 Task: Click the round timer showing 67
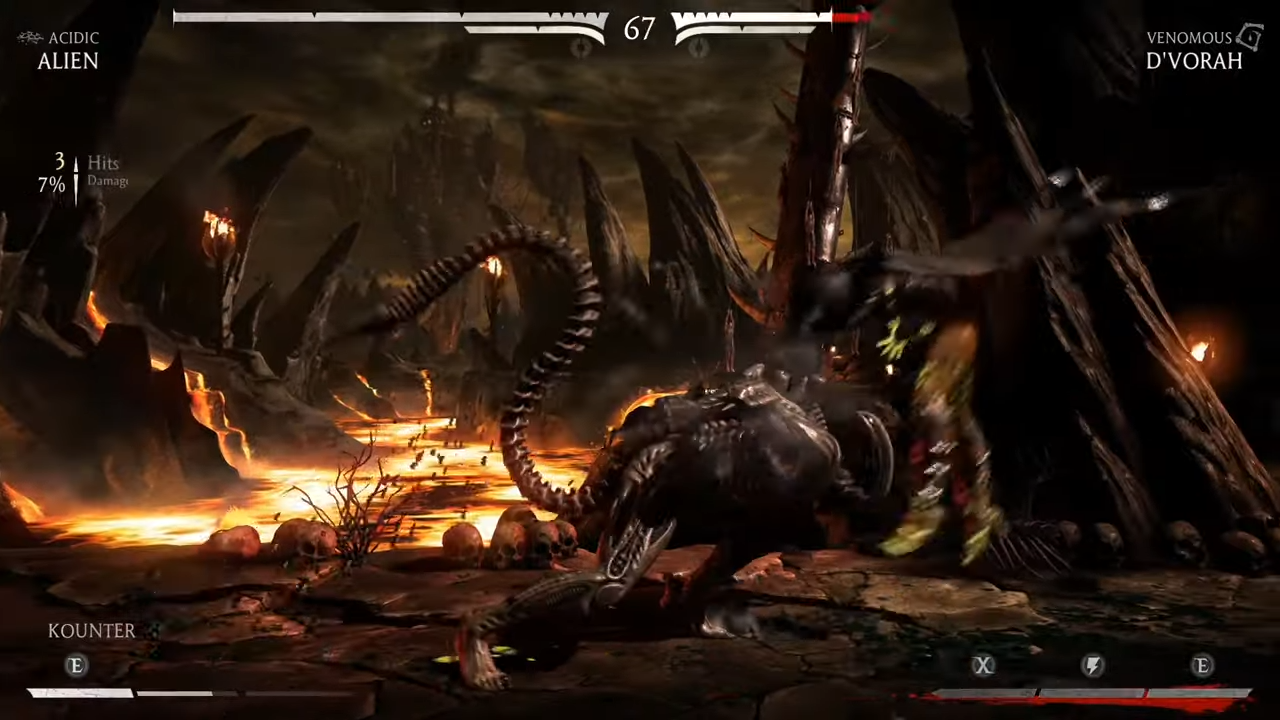pyautogui.click(x=639, y=30)
